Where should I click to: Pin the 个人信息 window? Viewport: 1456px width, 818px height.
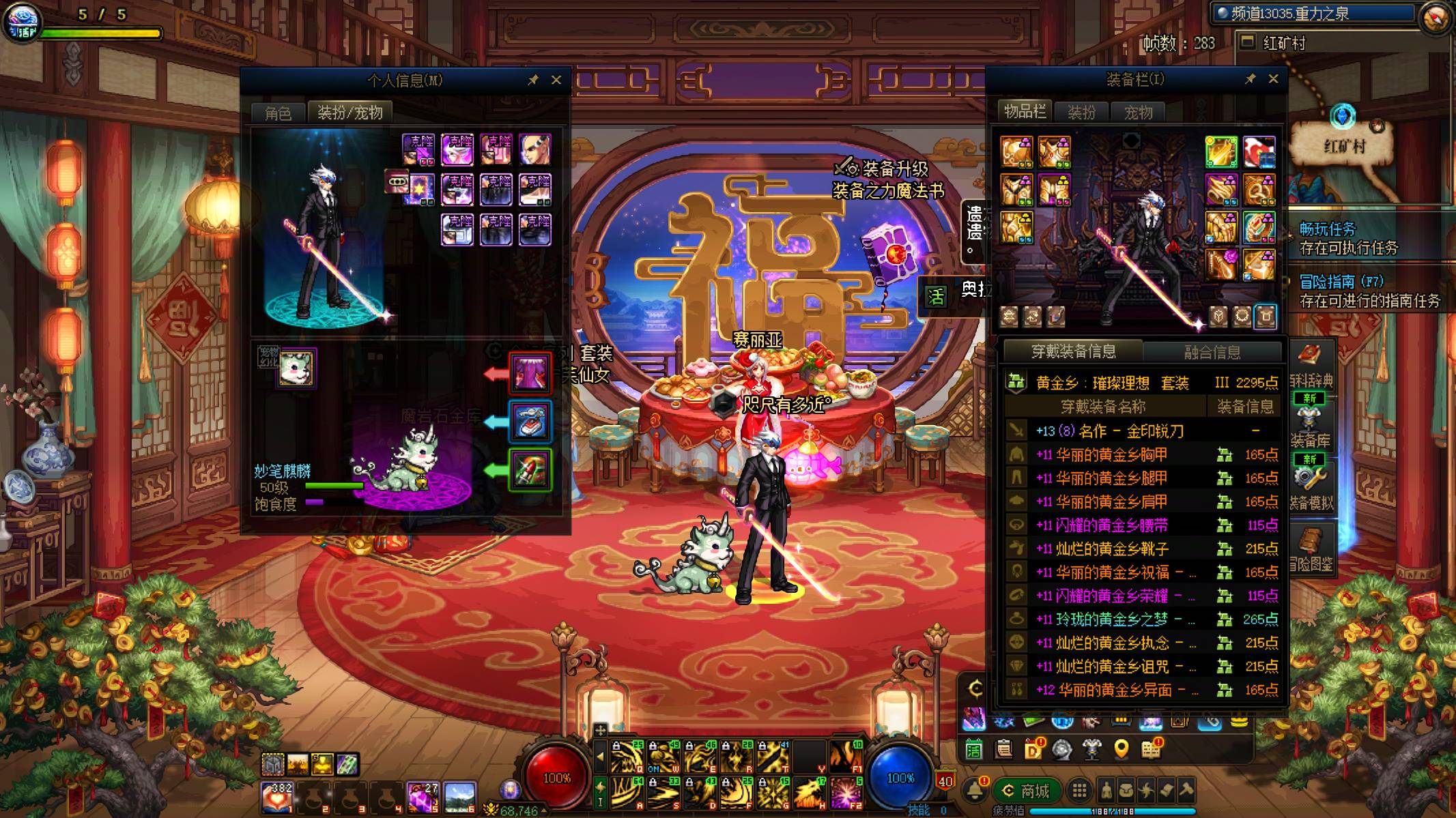[533, 80]
